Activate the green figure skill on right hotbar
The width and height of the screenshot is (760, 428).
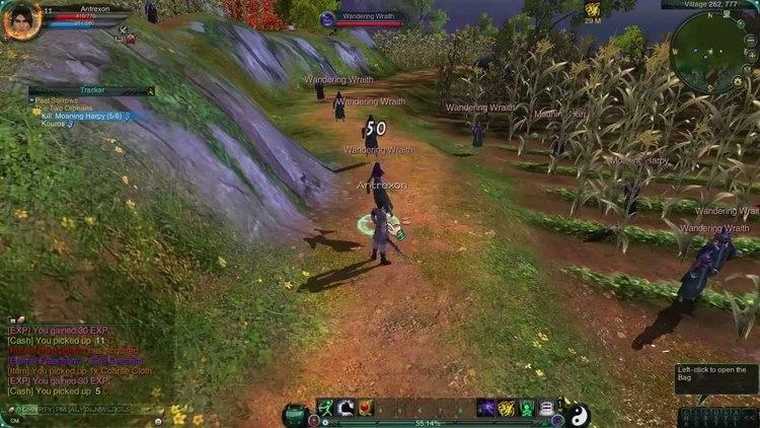click(x=526, y=408)
